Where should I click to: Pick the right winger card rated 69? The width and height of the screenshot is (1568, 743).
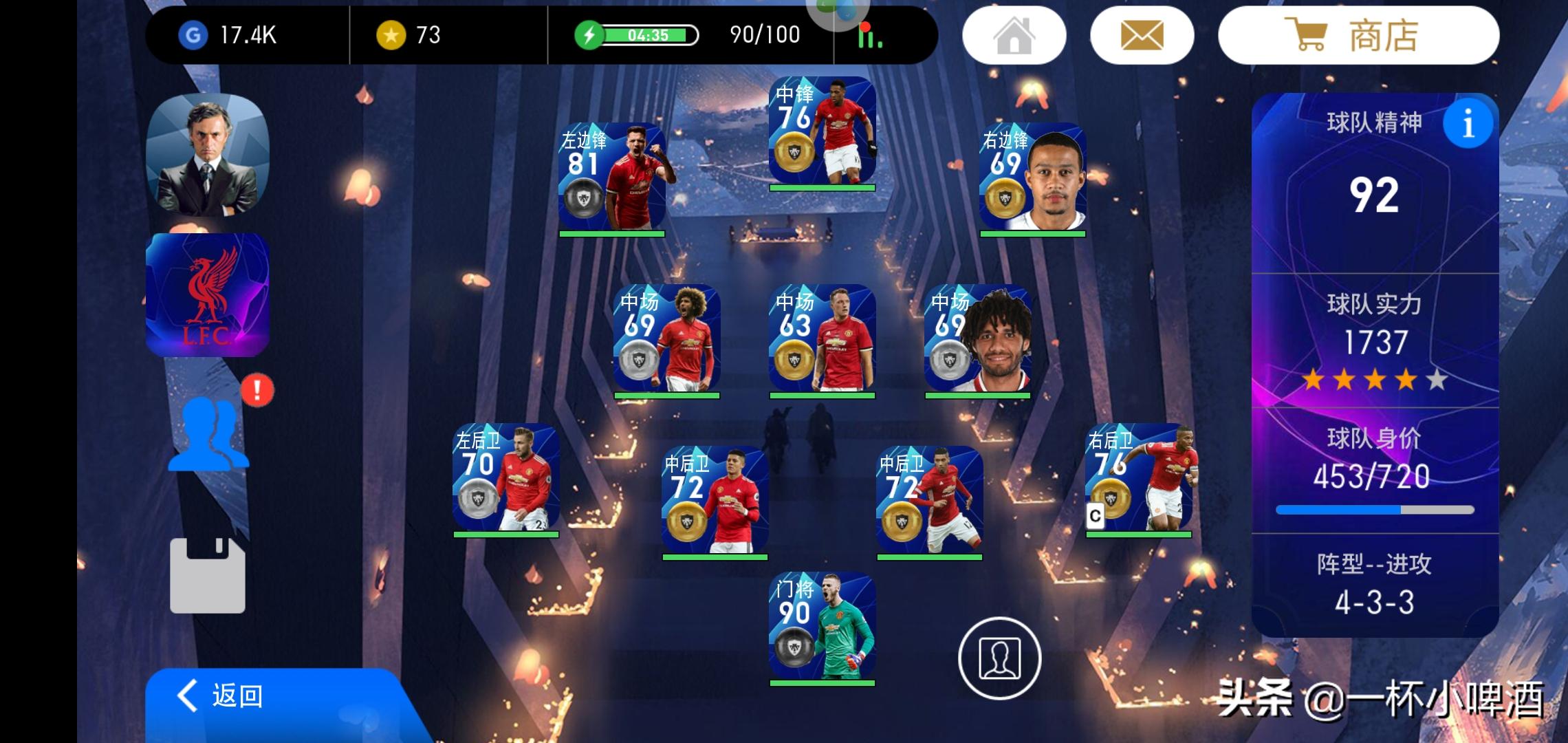click(1032, 177)
